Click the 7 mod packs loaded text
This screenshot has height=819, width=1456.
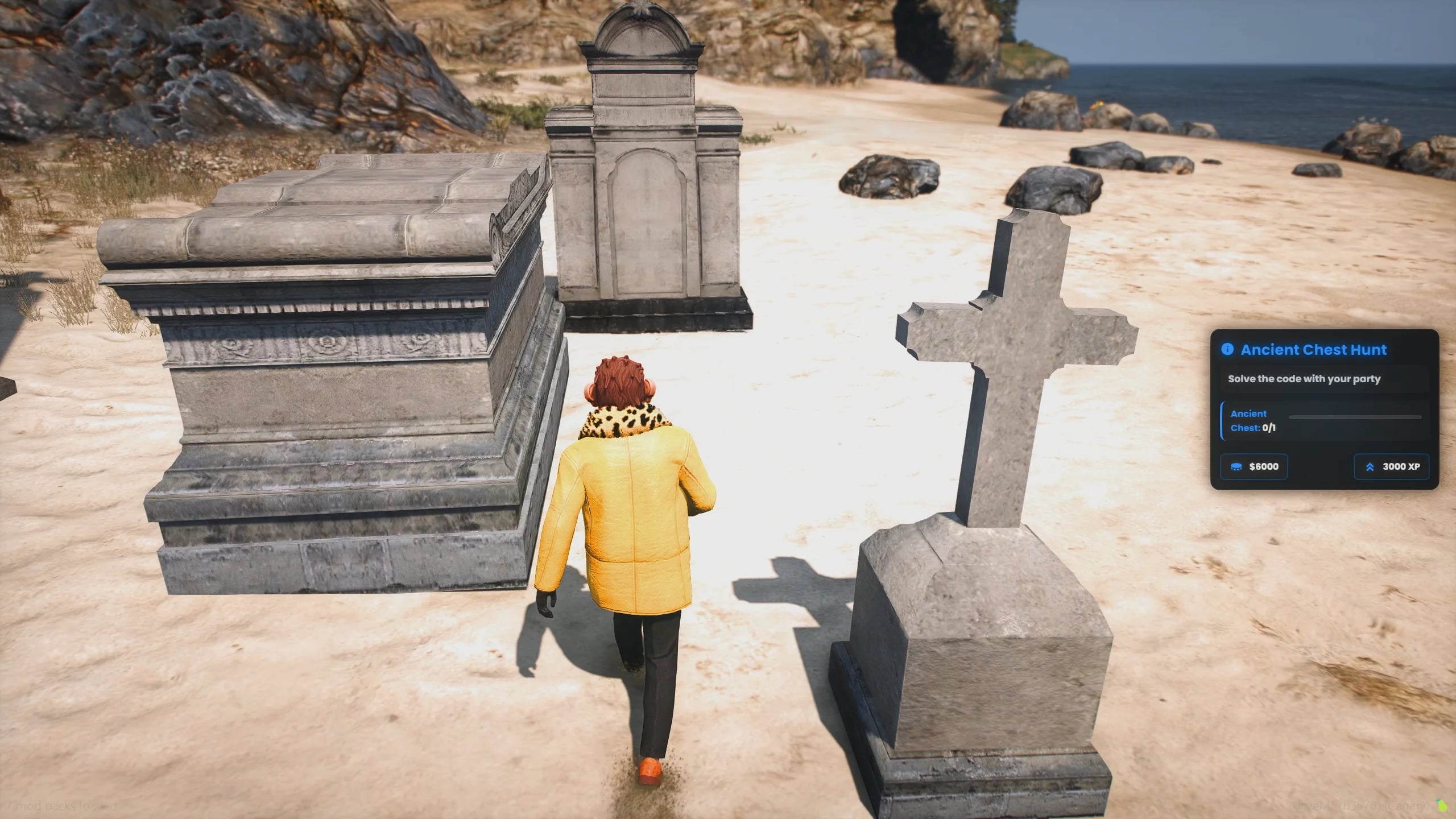(x=60, y=806)
